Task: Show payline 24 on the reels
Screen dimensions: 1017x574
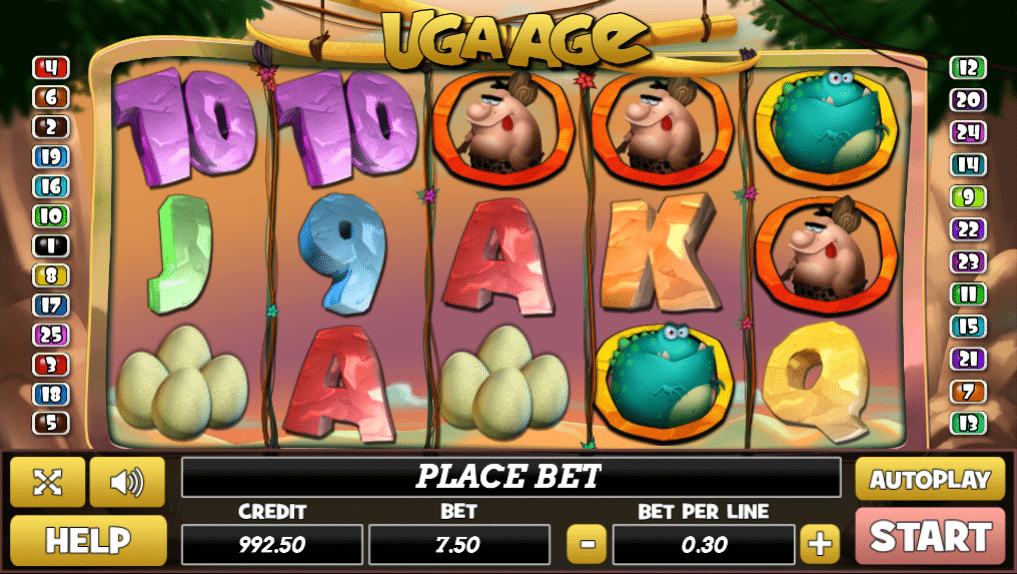Action: (967, 131)
